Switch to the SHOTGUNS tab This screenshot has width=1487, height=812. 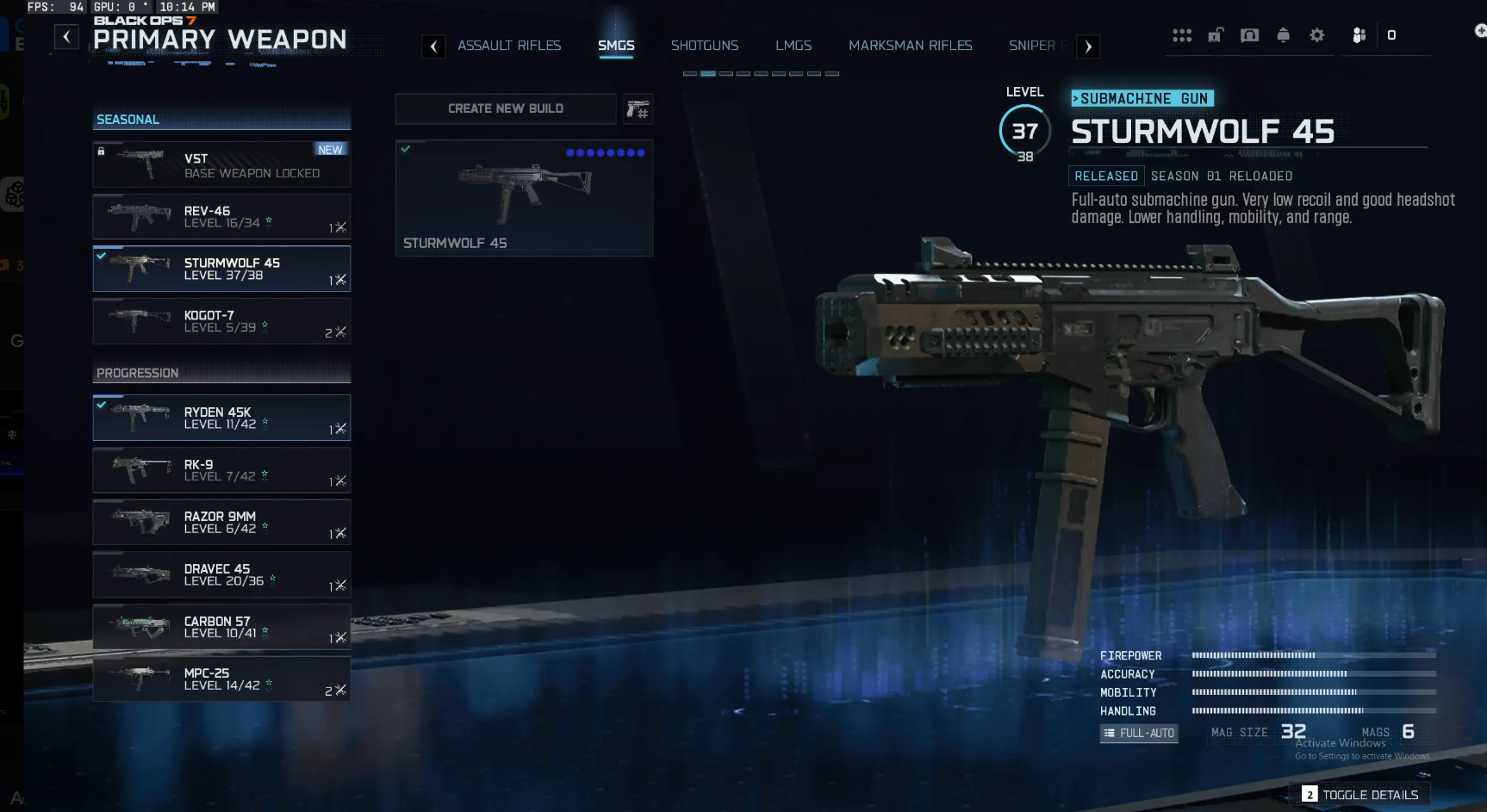[705, 46]
